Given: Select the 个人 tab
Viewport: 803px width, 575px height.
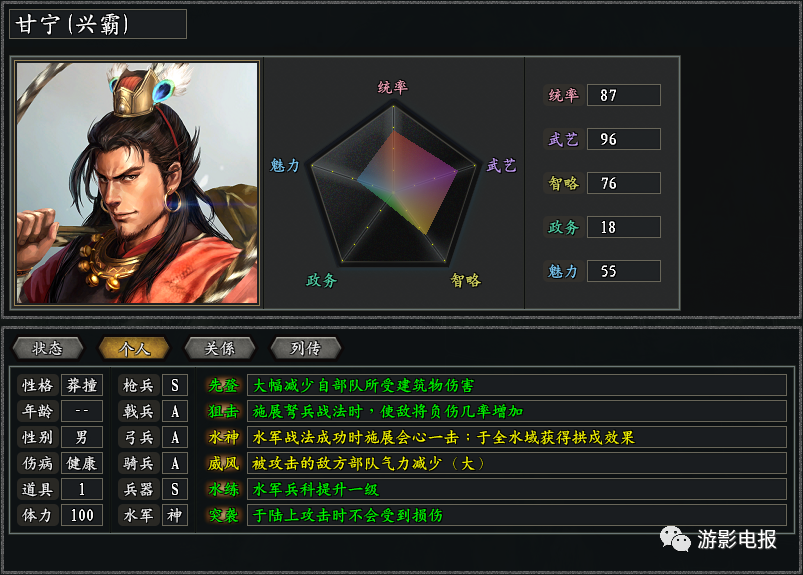Looking at the screenshot, I should pyautogui.click(x=134, y=348).
